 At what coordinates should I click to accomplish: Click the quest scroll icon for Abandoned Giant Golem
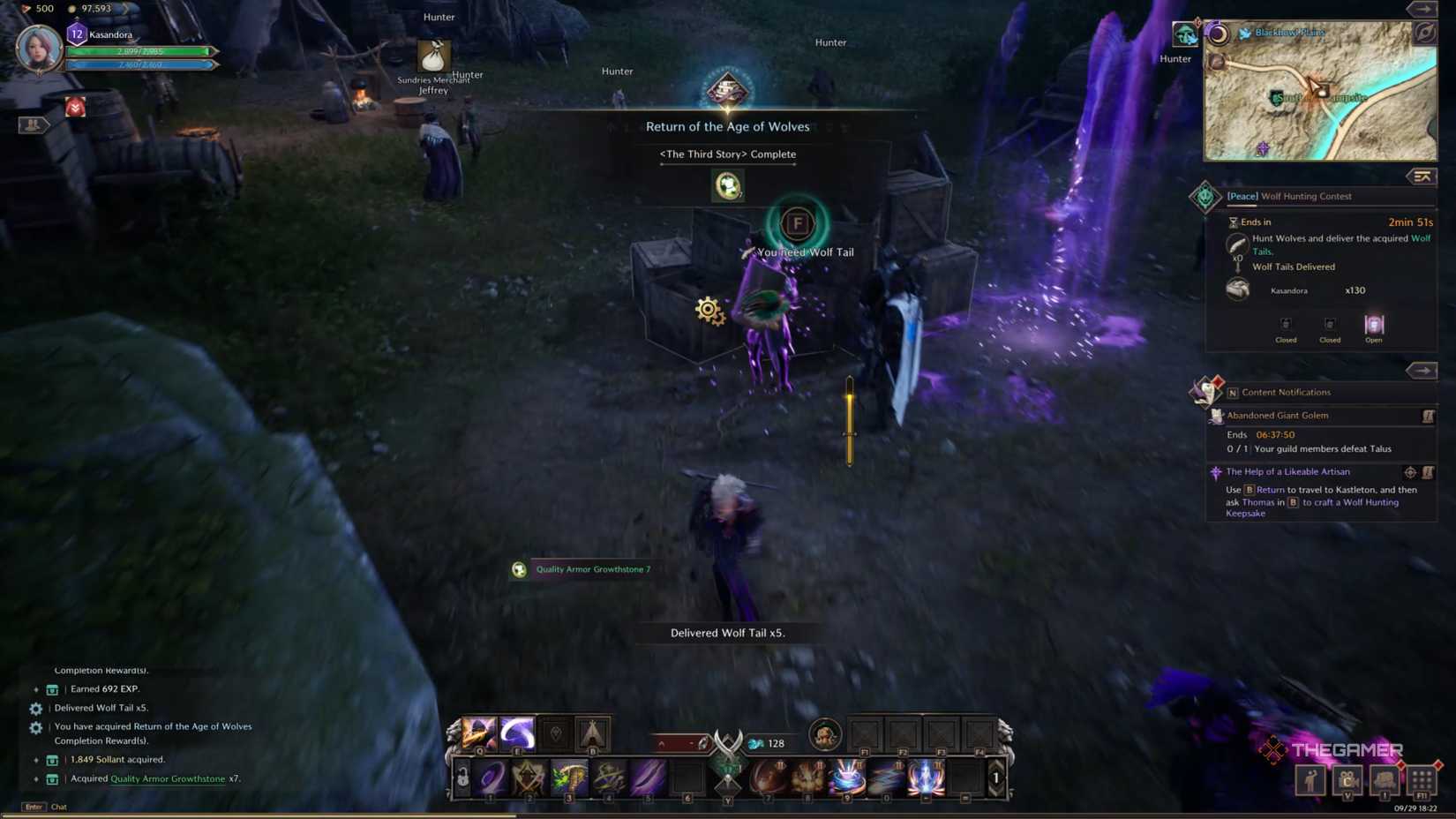pyautogui.click(x=1427, y=416)
